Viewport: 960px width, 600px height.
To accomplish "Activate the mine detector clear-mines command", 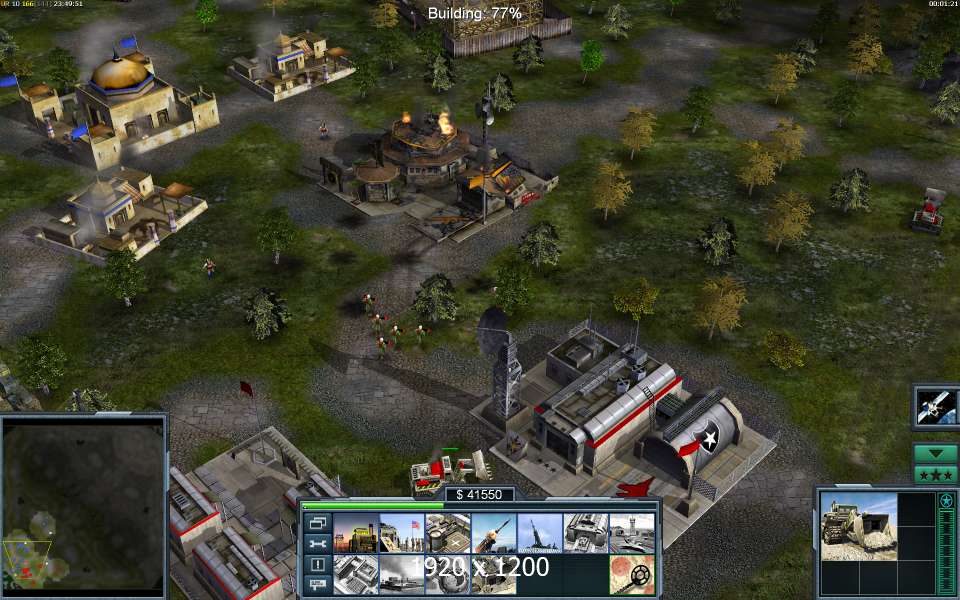I will coord(631,575).
